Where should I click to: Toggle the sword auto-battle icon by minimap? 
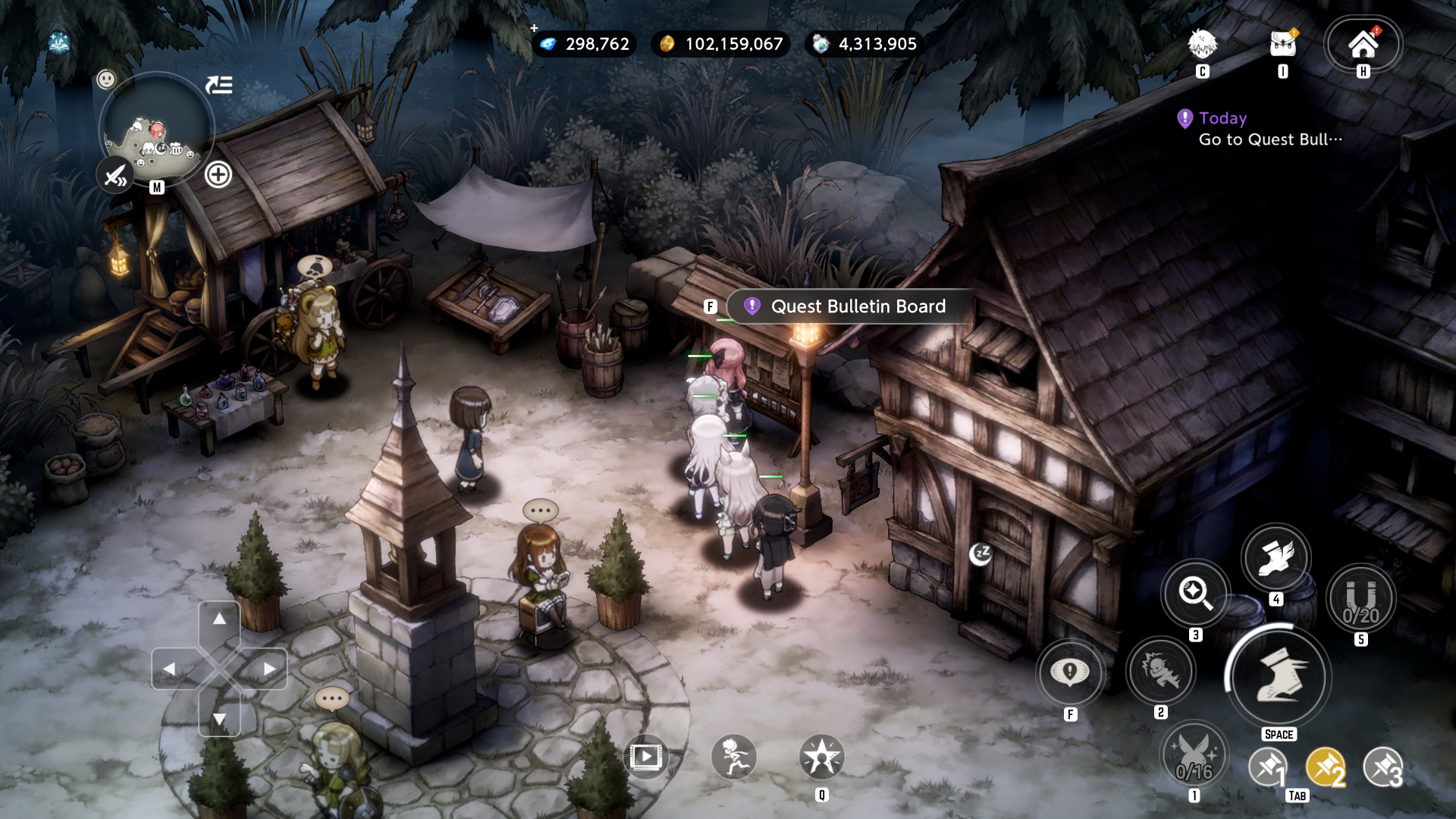[x=116, y=177]
